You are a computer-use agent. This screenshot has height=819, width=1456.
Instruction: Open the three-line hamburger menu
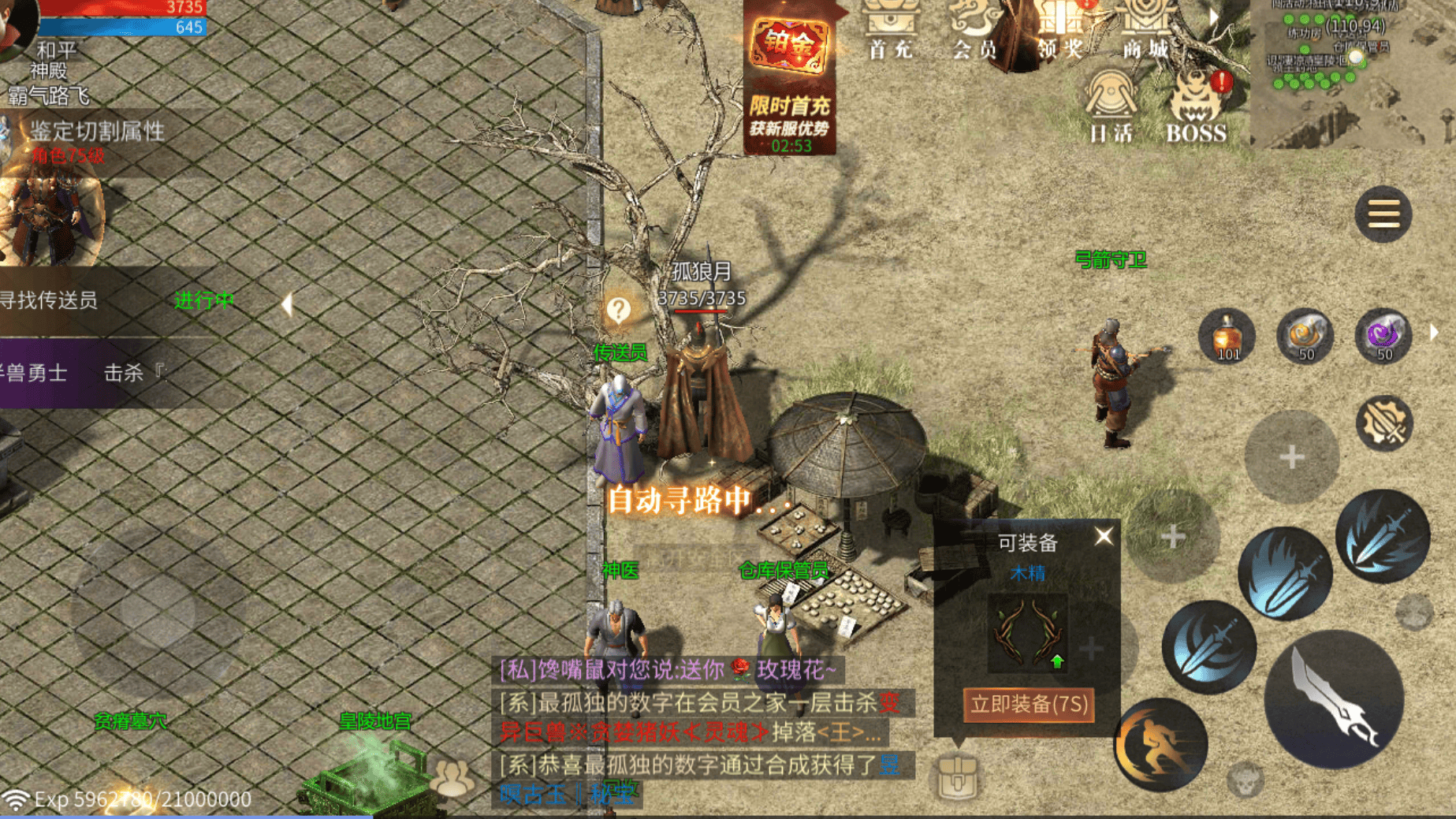tap(1383, 214)
